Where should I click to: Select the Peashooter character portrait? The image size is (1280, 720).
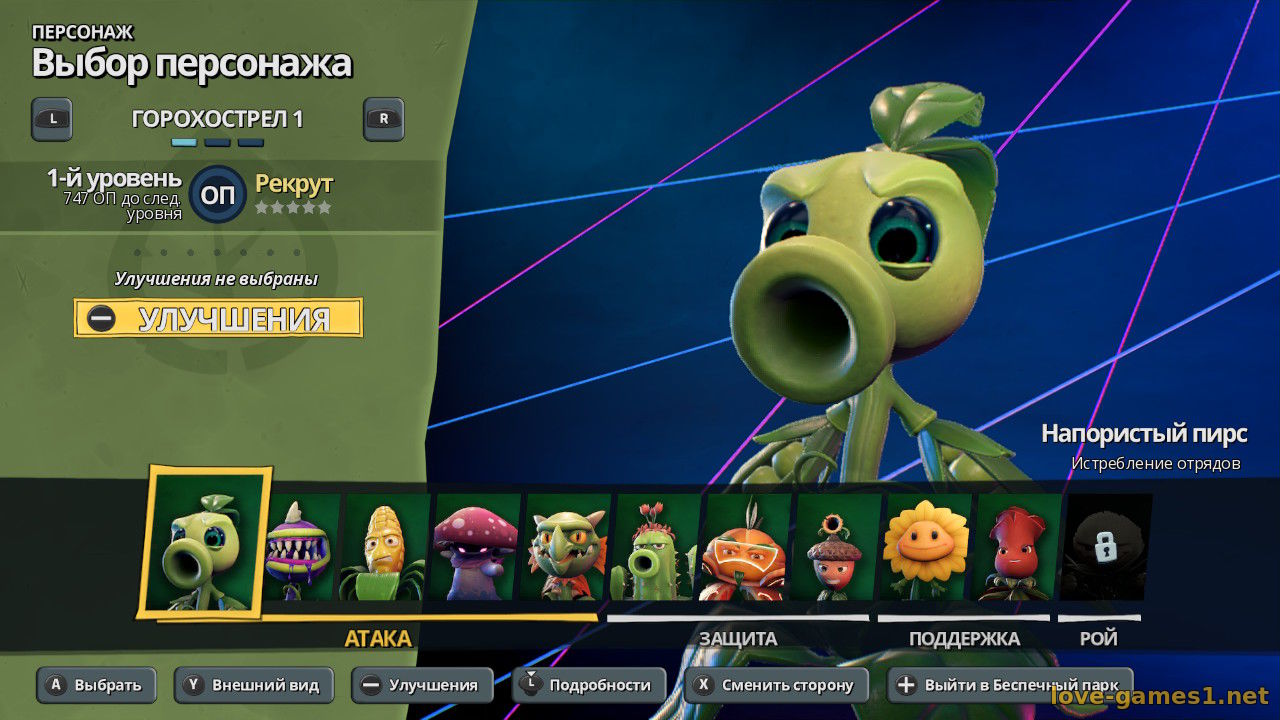tap(207, 543)
